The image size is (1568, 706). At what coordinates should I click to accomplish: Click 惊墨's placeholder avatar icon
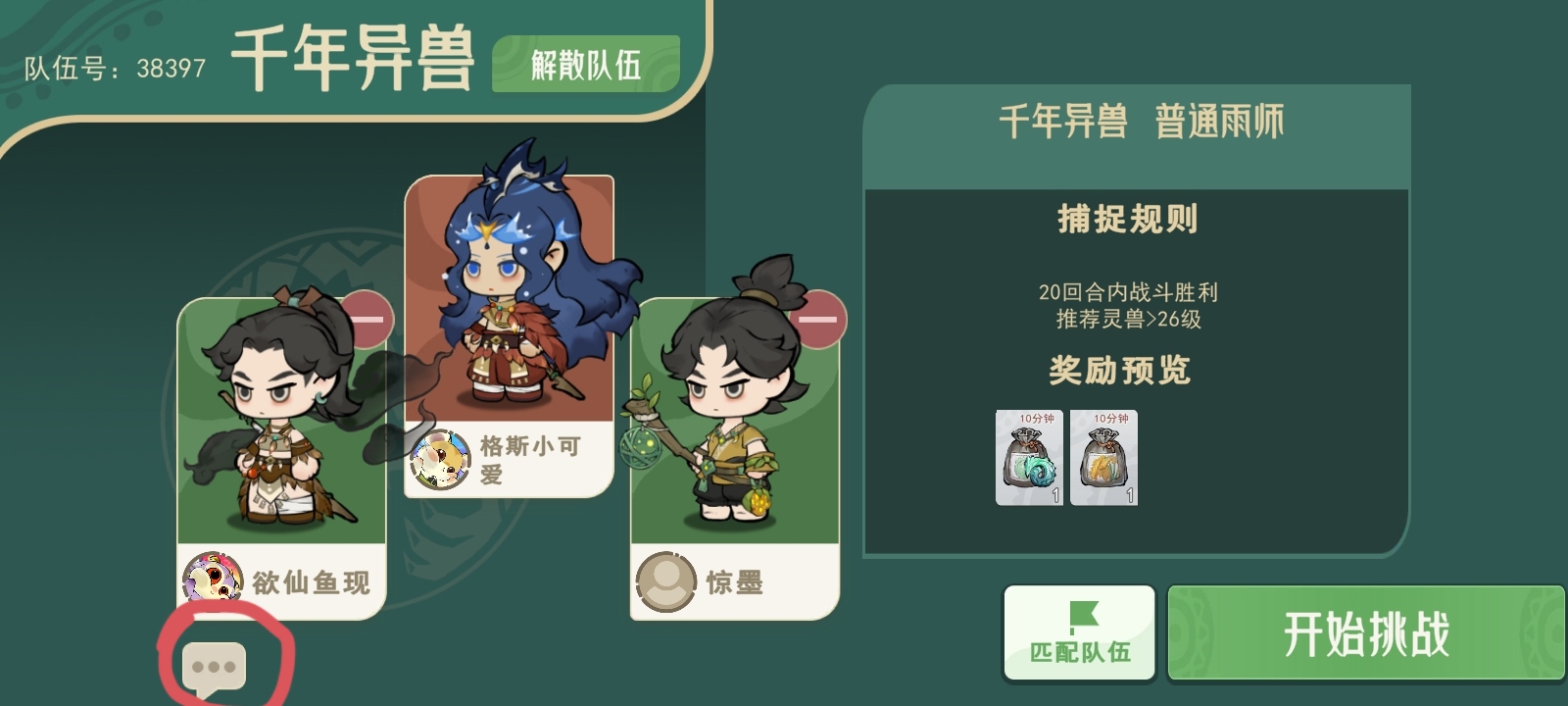[667, 580]
